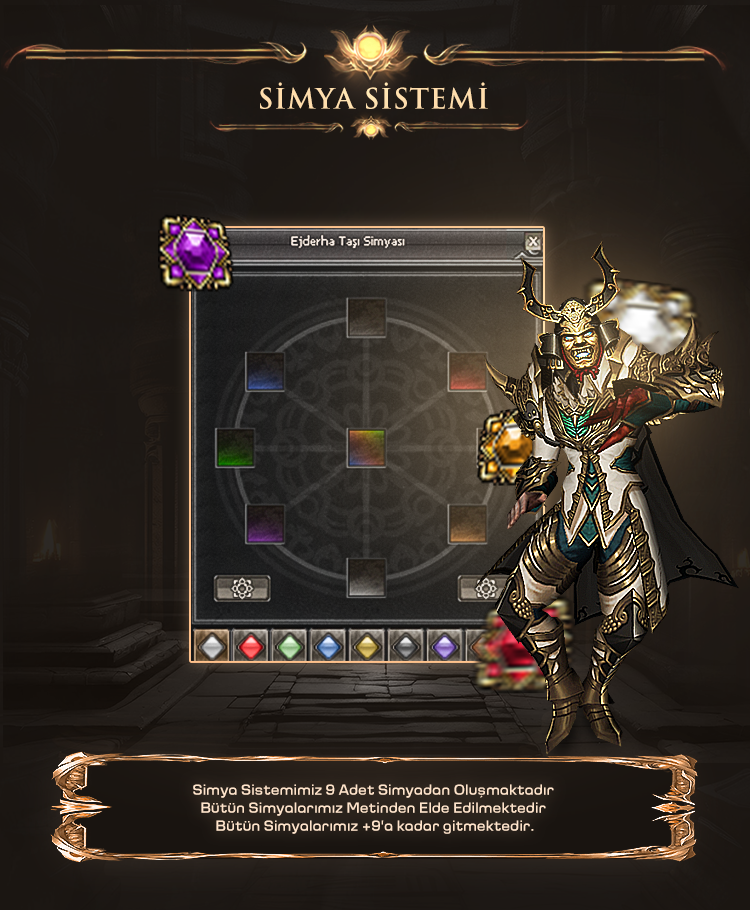Select the green alchemy stone slot
The image size is (750, 910).
point(235,447)
